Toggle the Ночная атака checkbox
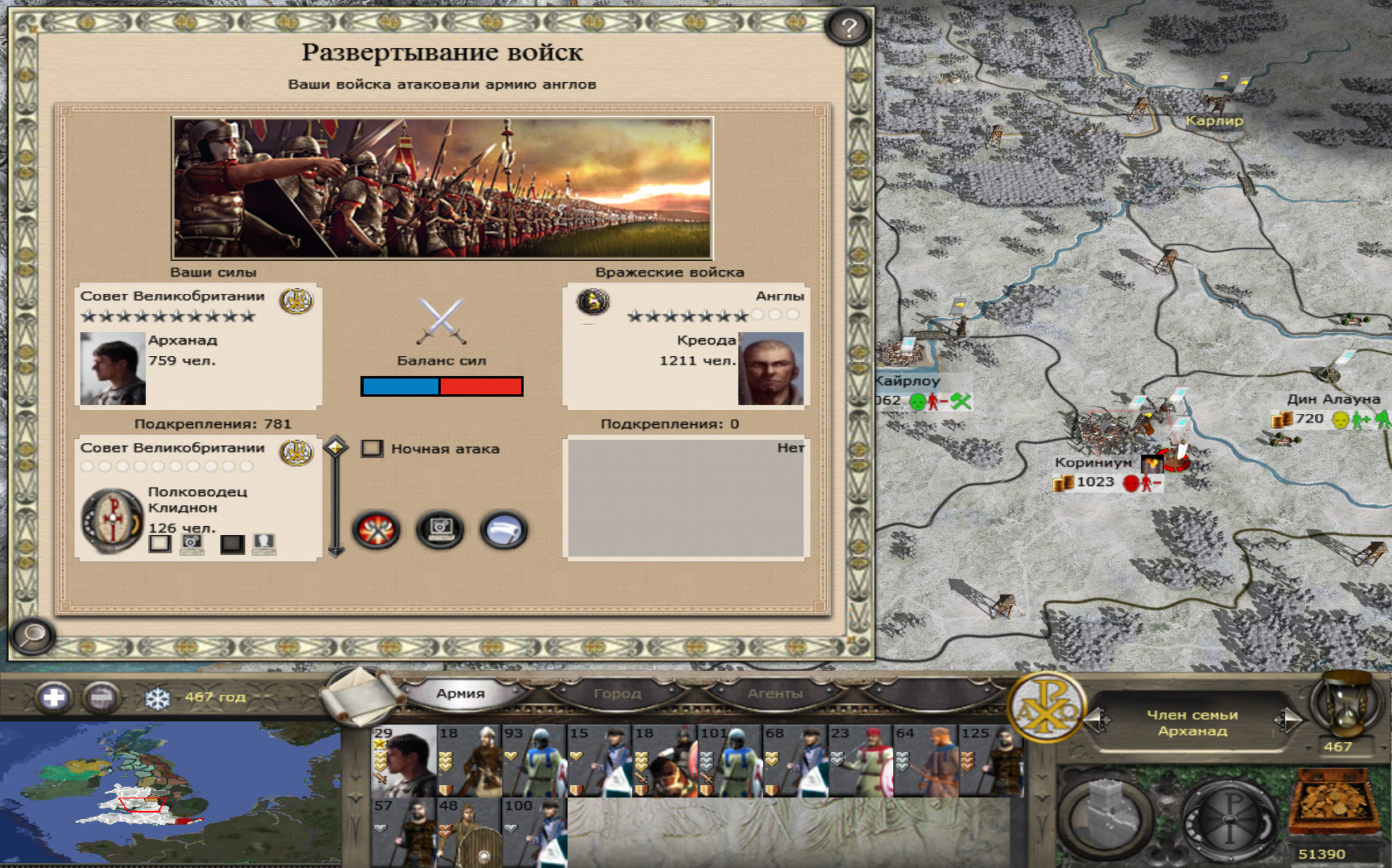 [x=372, y=449]
